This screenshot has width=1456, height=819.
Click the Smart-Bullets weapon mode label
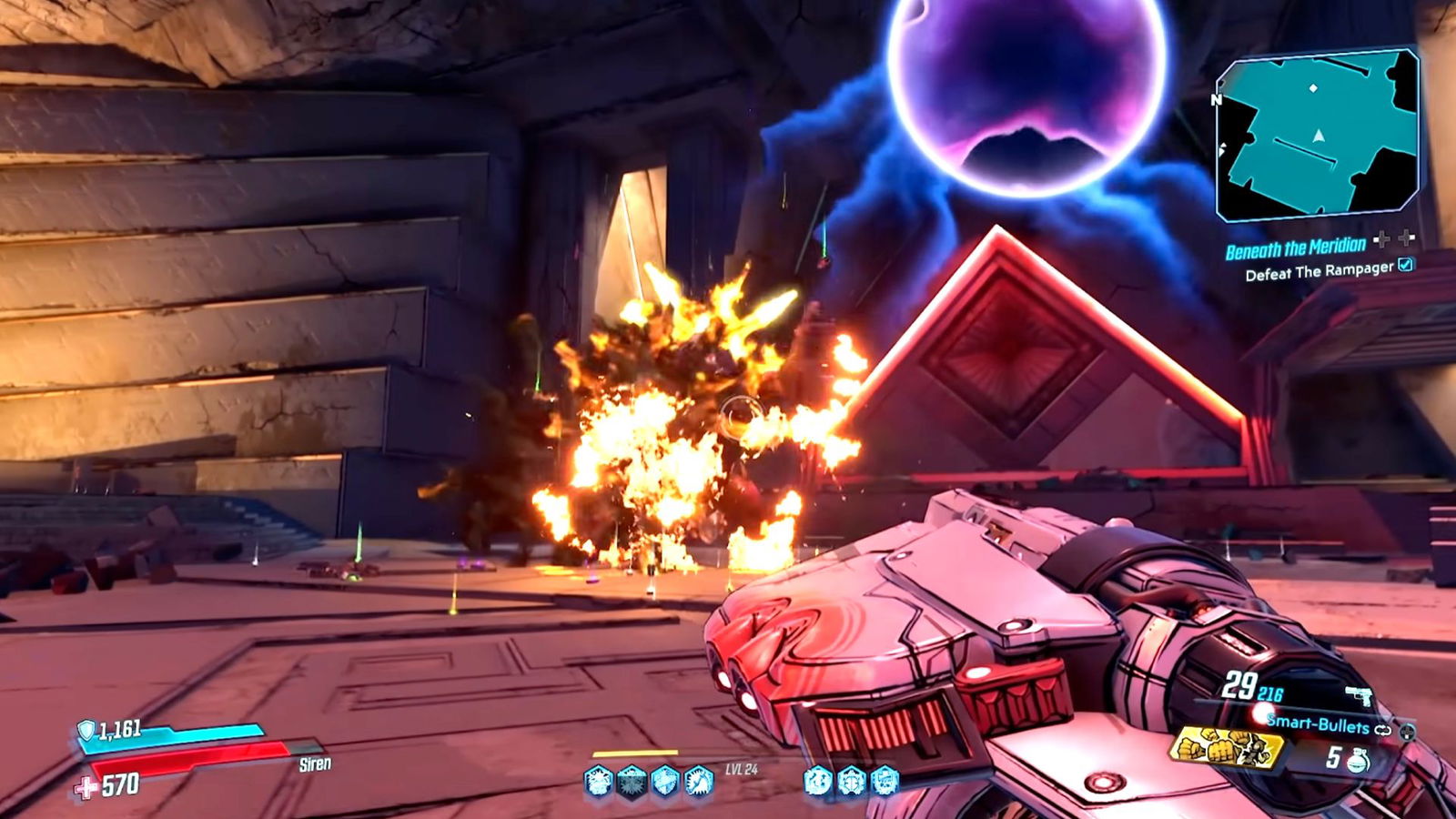point(1318,724)
